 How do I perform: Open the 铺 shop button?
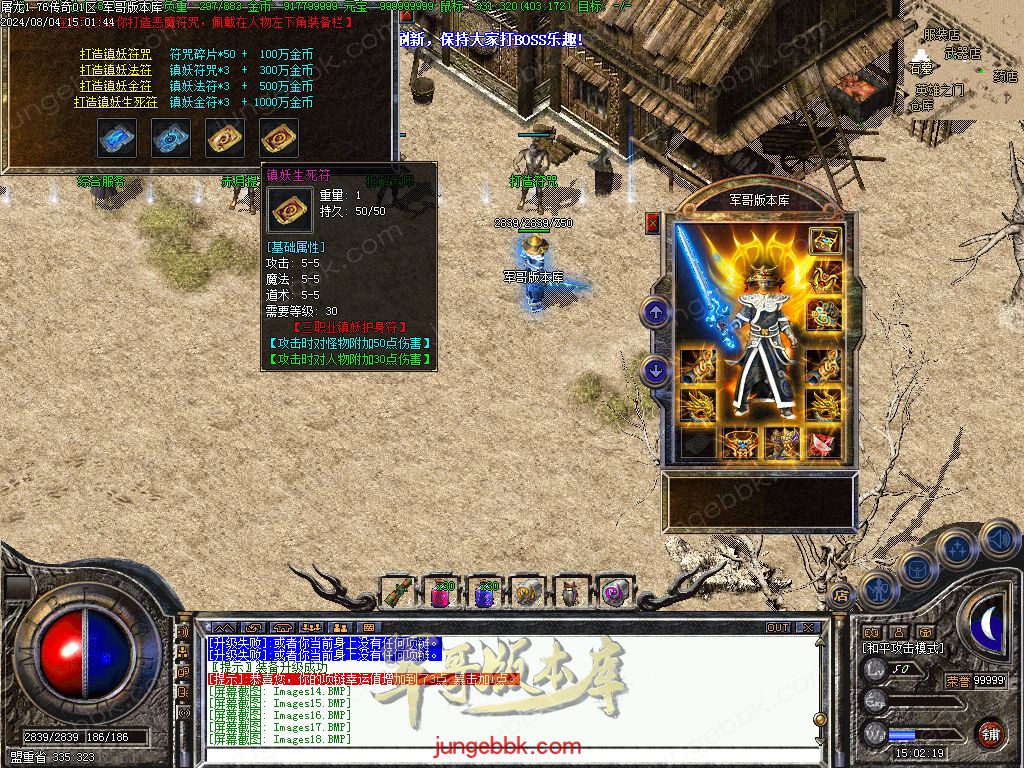click(x=990, y=733)
